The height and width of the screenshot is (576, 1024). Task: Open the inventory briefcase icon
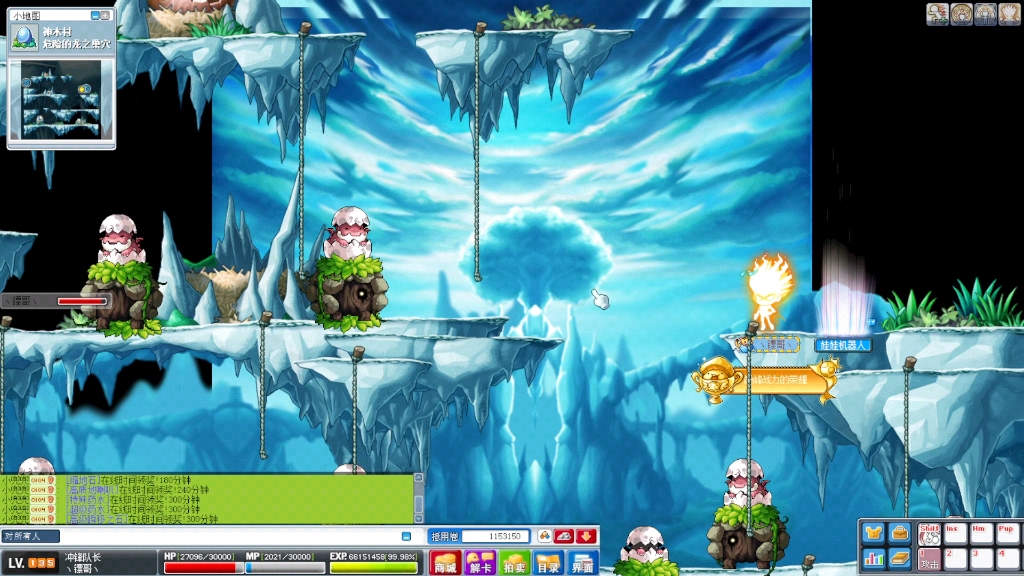click(x=899, y=532)
